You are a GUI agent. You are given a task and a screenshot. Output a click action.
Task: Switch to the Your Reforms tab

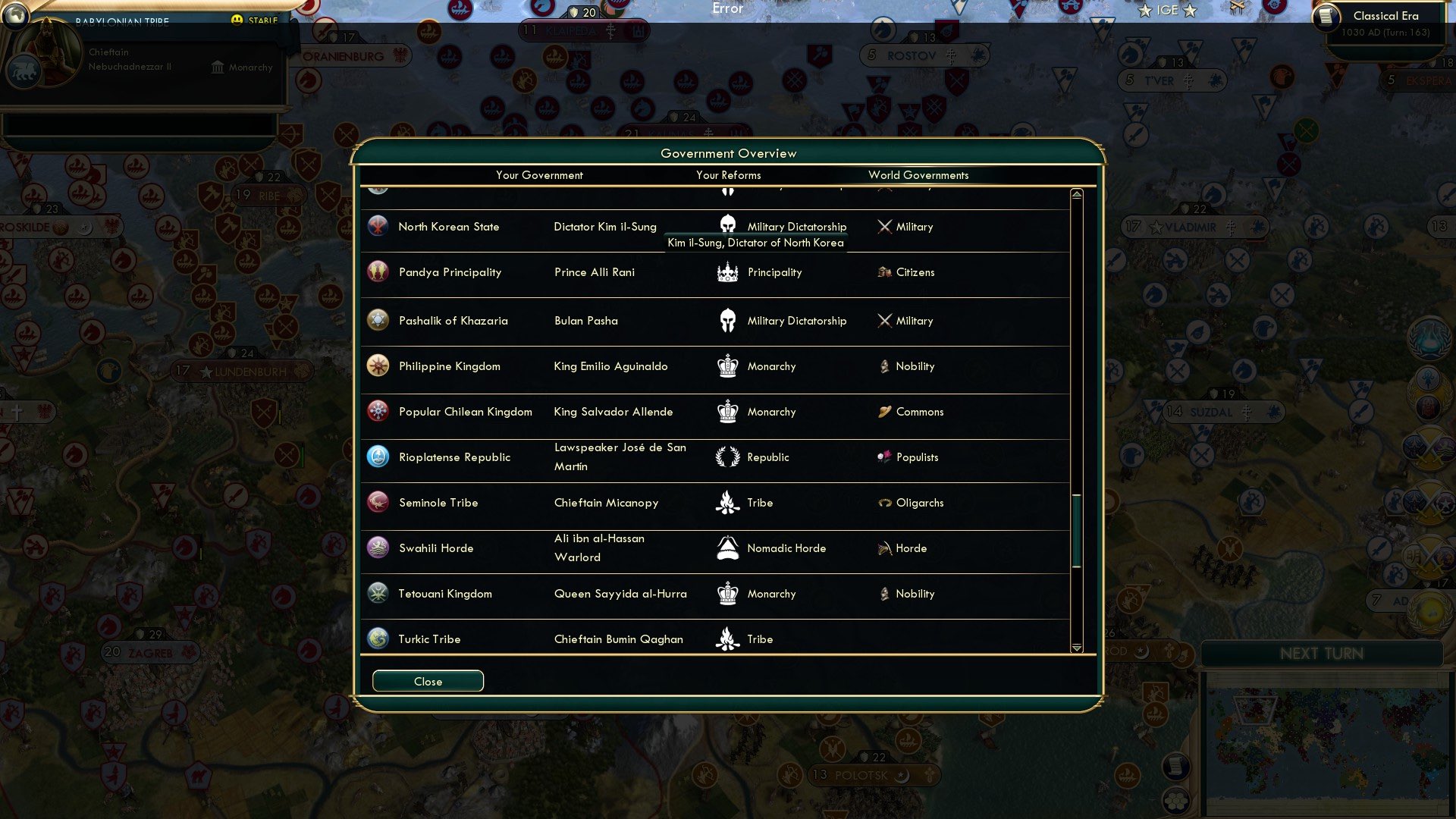point(728,175)
